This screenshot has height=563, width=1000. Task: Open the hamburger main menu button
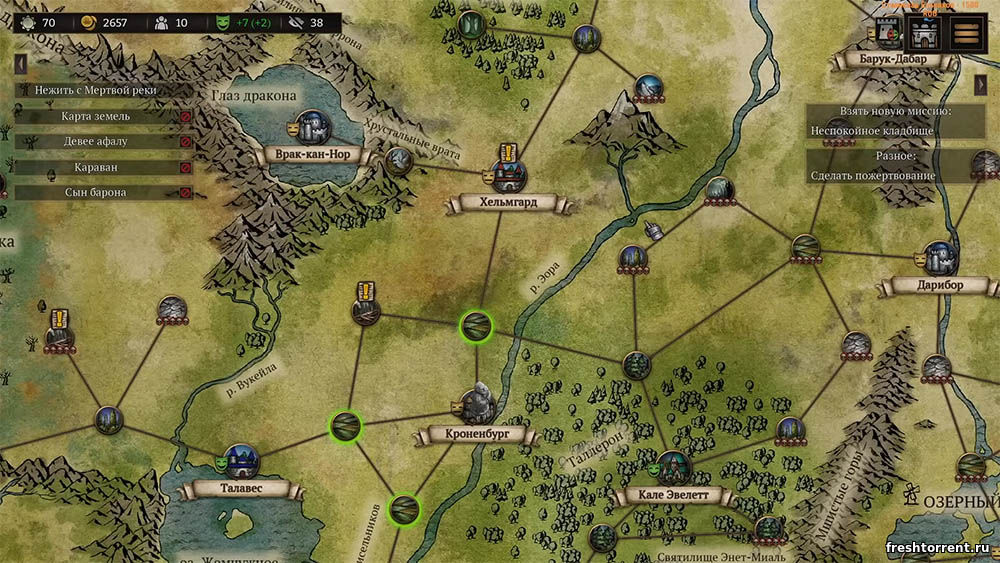tap(965, 33)
